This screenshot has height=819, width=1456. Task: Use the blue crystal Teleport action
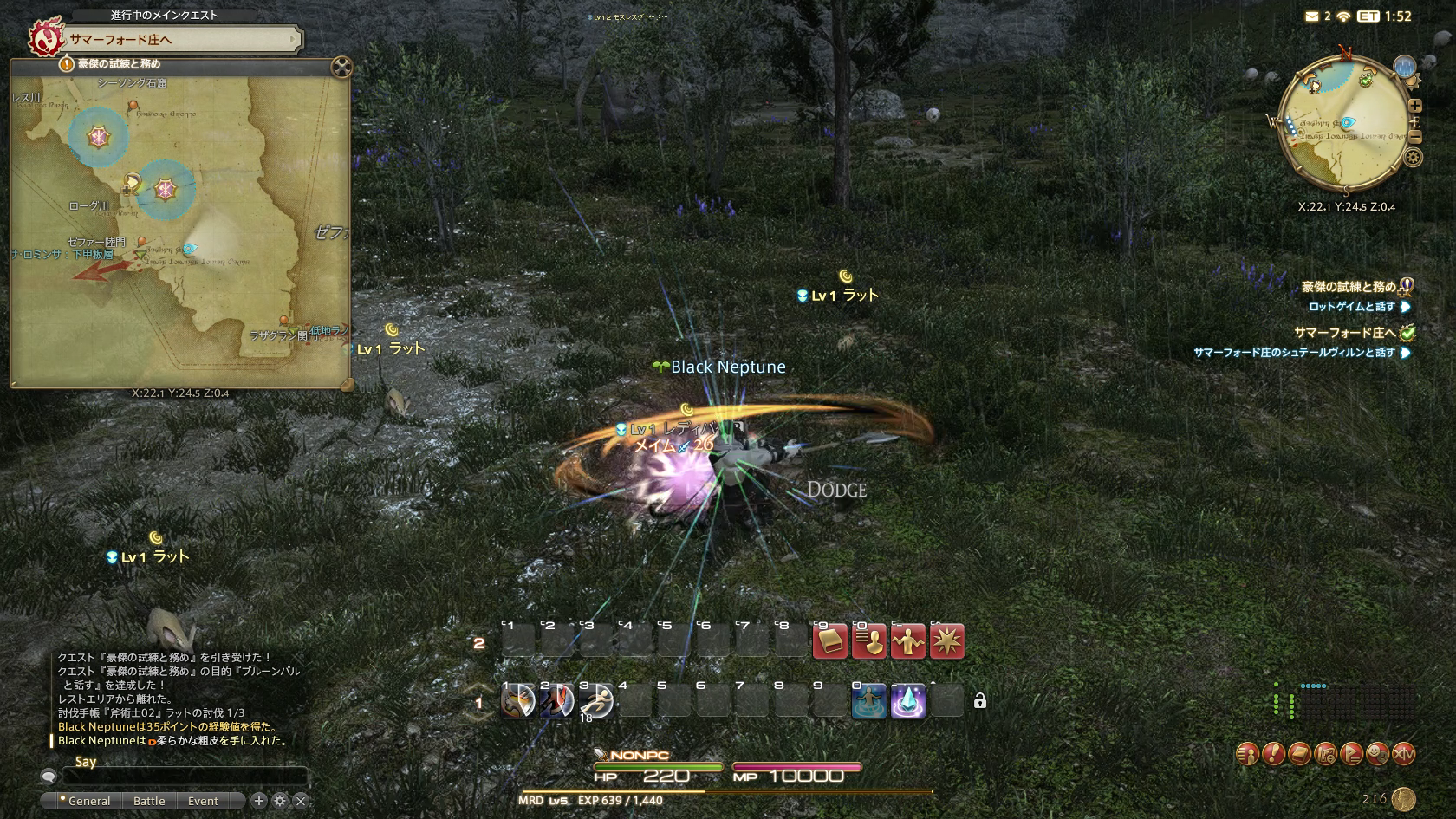907,701
